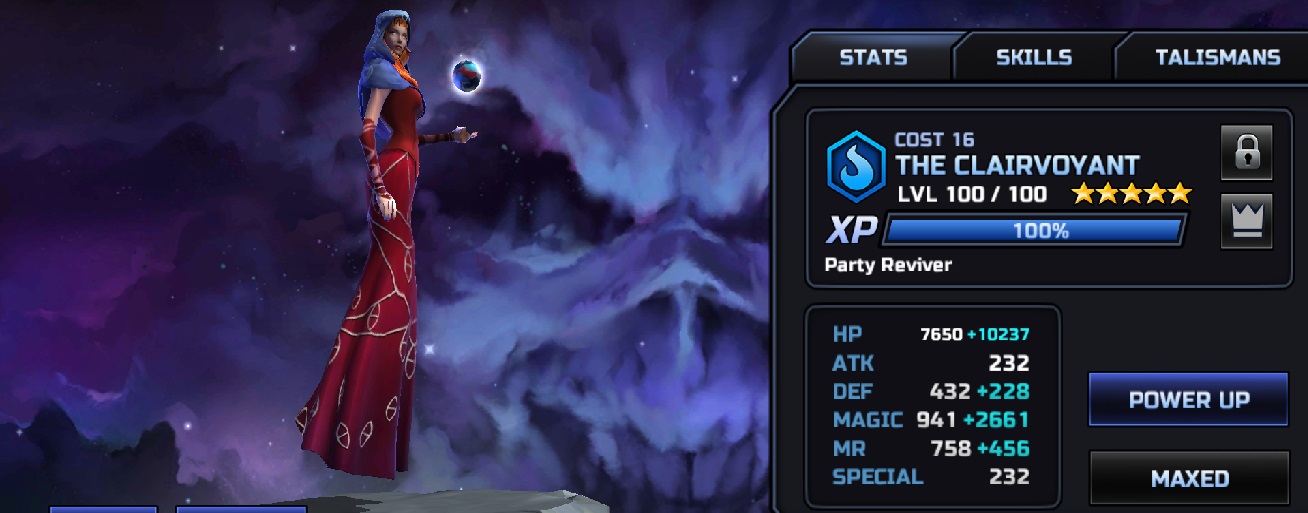Toggle the padlock lock button
Screen dimensions: 1308x513
pos(1246,153)
